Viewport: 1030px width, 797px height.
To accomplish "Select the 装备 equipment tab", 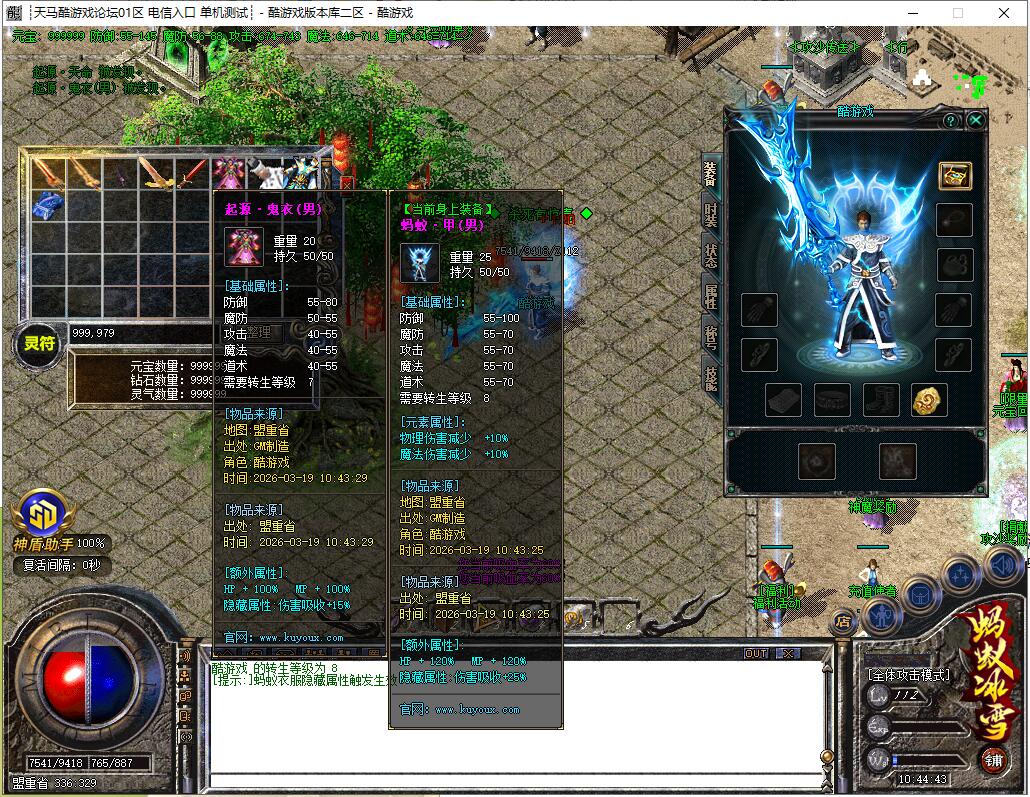I will coord(710,172).
